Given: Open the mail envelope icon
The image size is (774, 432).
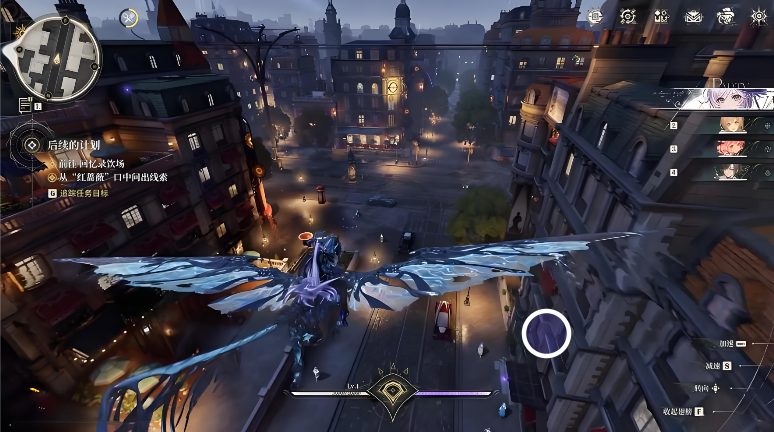Looking at the screenshot, I should click(x=693, y=16).
